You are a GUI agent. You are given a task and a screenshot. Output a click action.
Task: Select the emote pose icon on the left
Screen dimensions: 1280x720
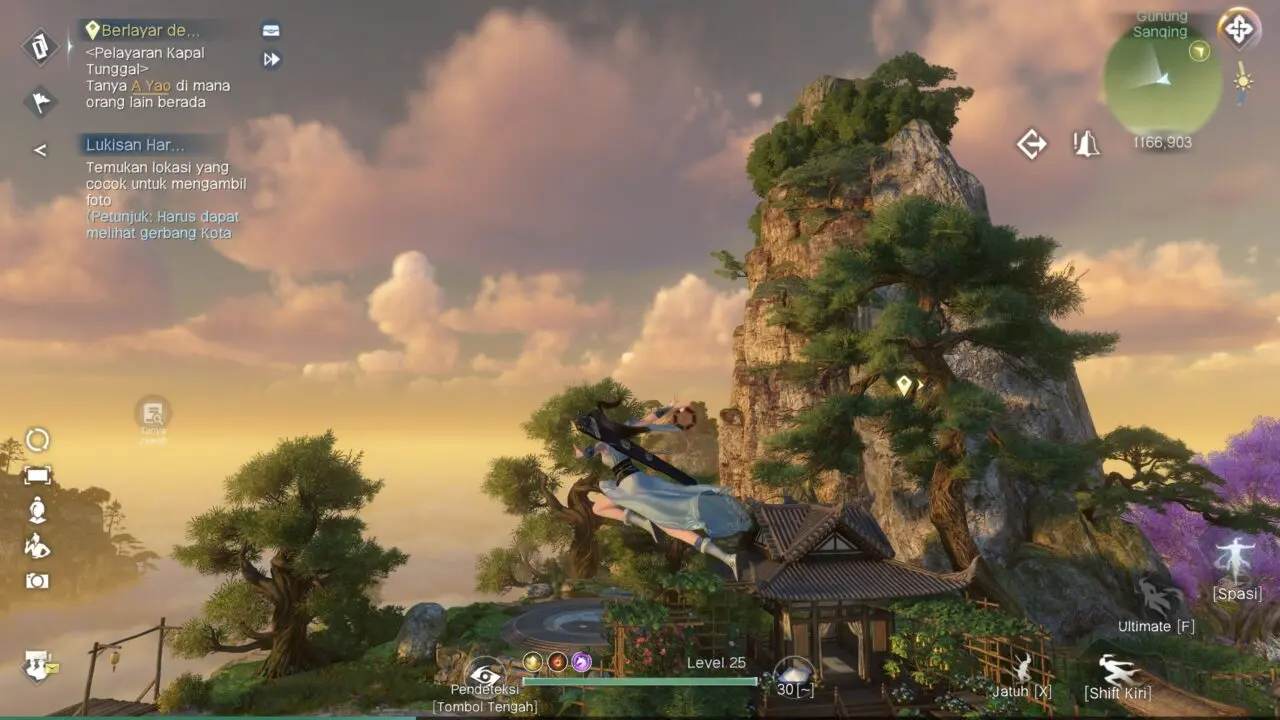click(37, 545)
